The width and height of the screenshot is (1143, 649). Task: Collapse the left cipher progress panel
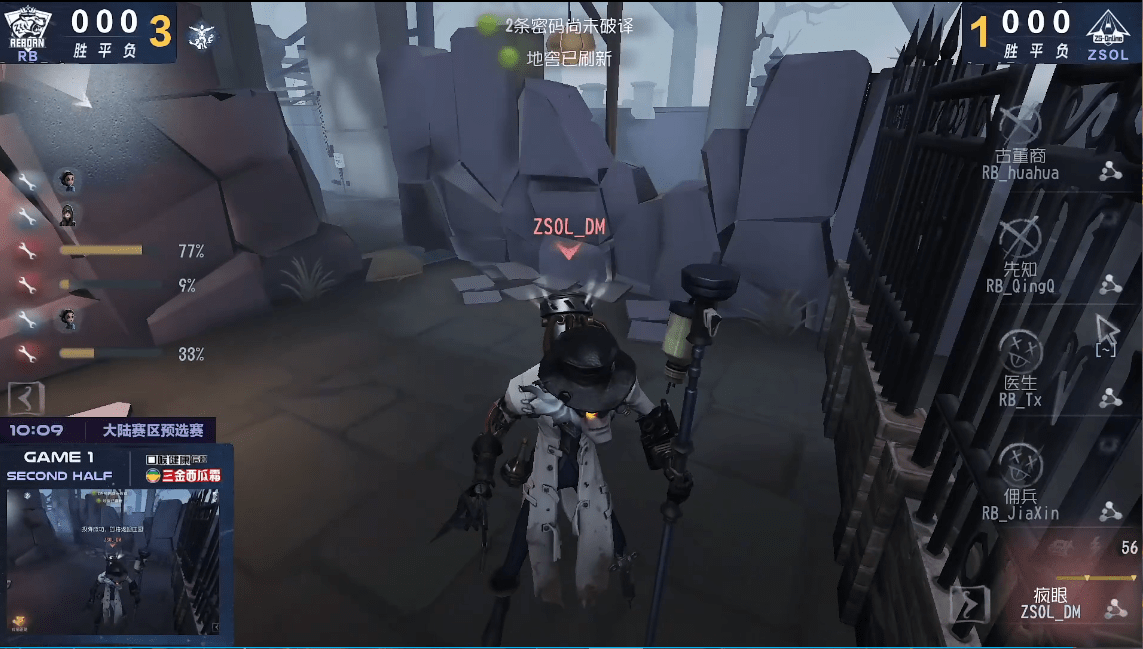(x=25, y=398)
